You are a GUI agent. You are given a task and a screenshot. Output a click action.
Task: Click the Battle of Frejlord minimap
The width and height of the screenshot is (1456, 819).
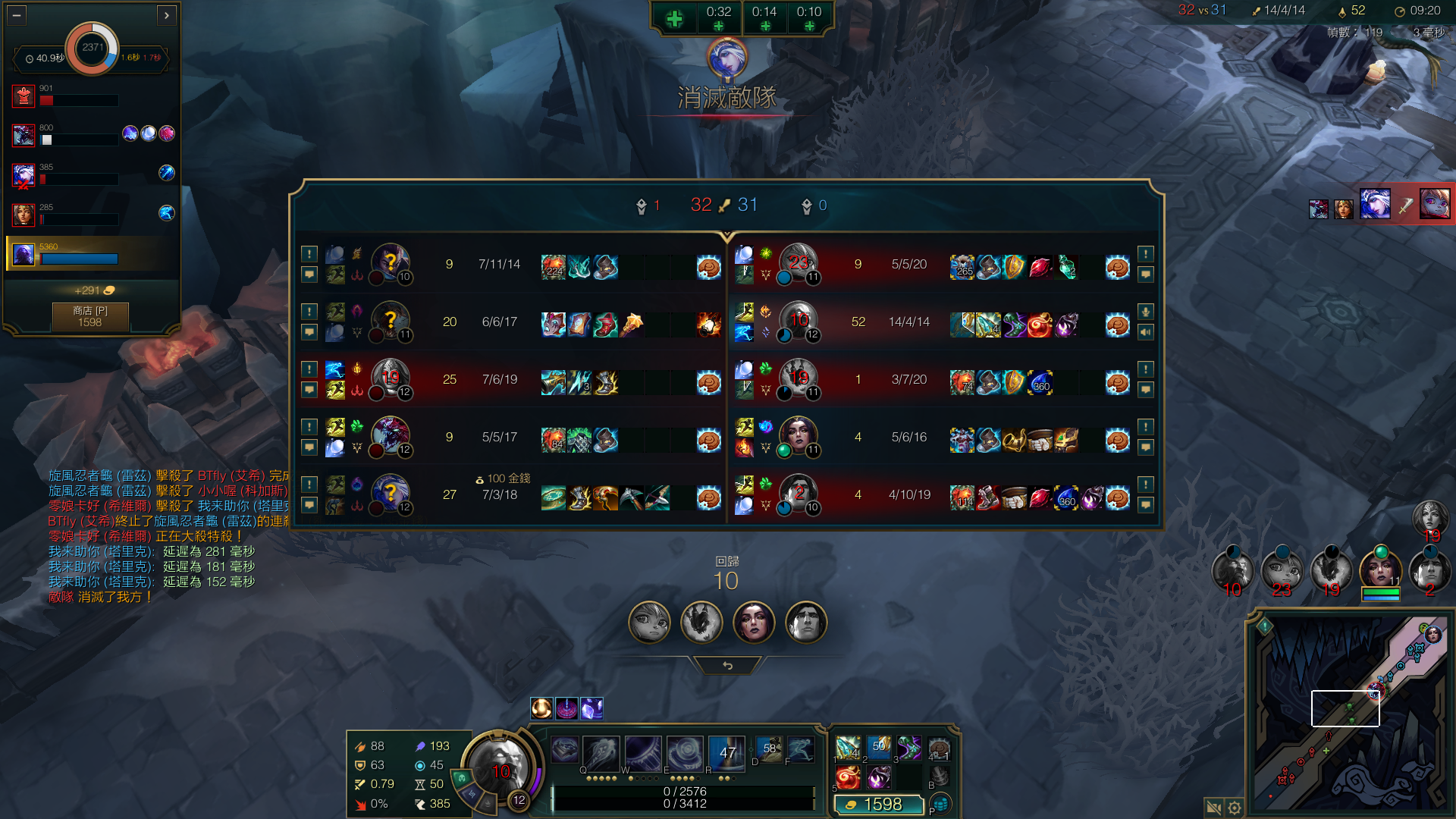[1351, 714]
